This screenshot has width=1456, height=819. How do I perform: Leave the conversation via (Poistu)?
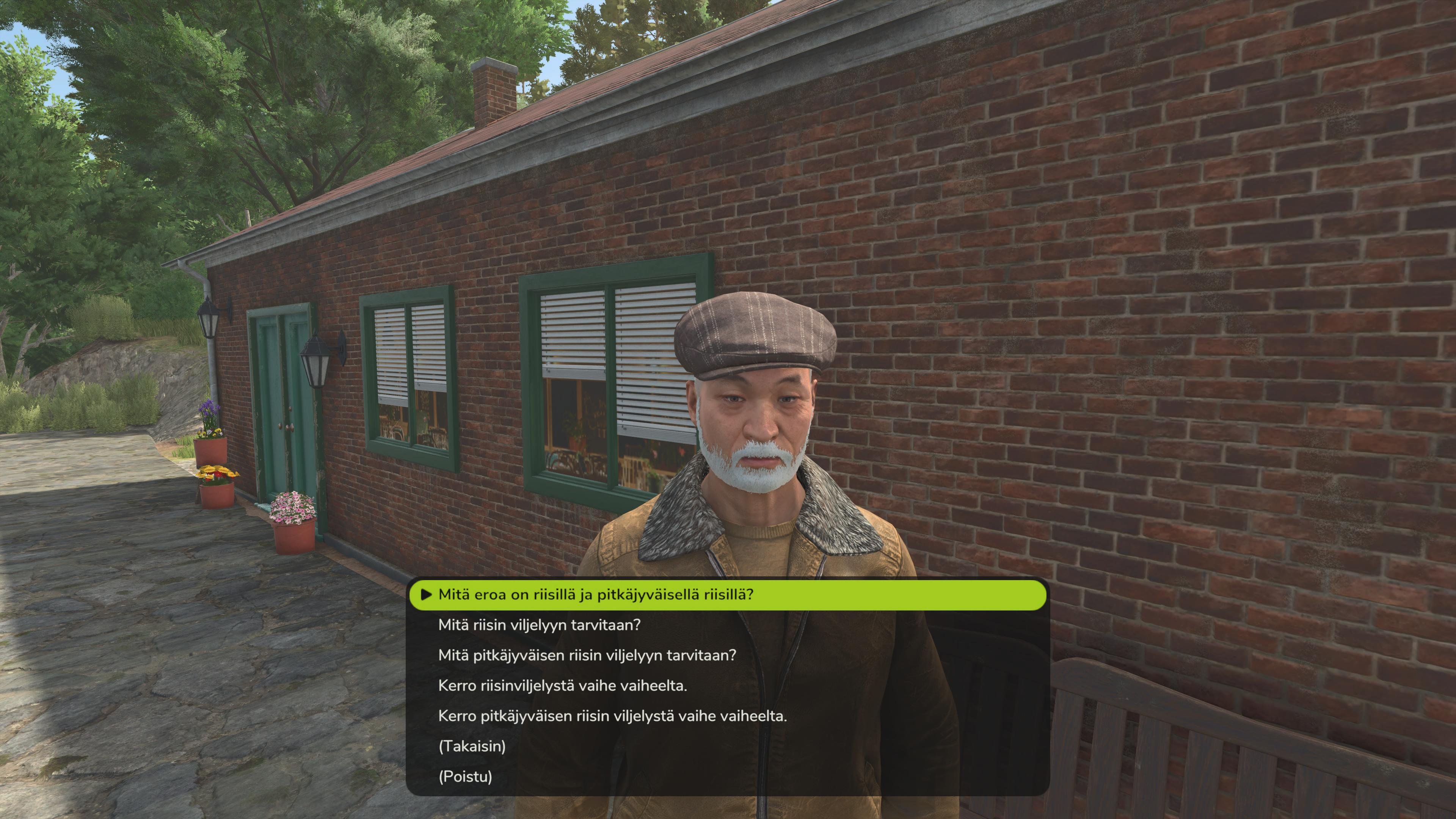465,777
